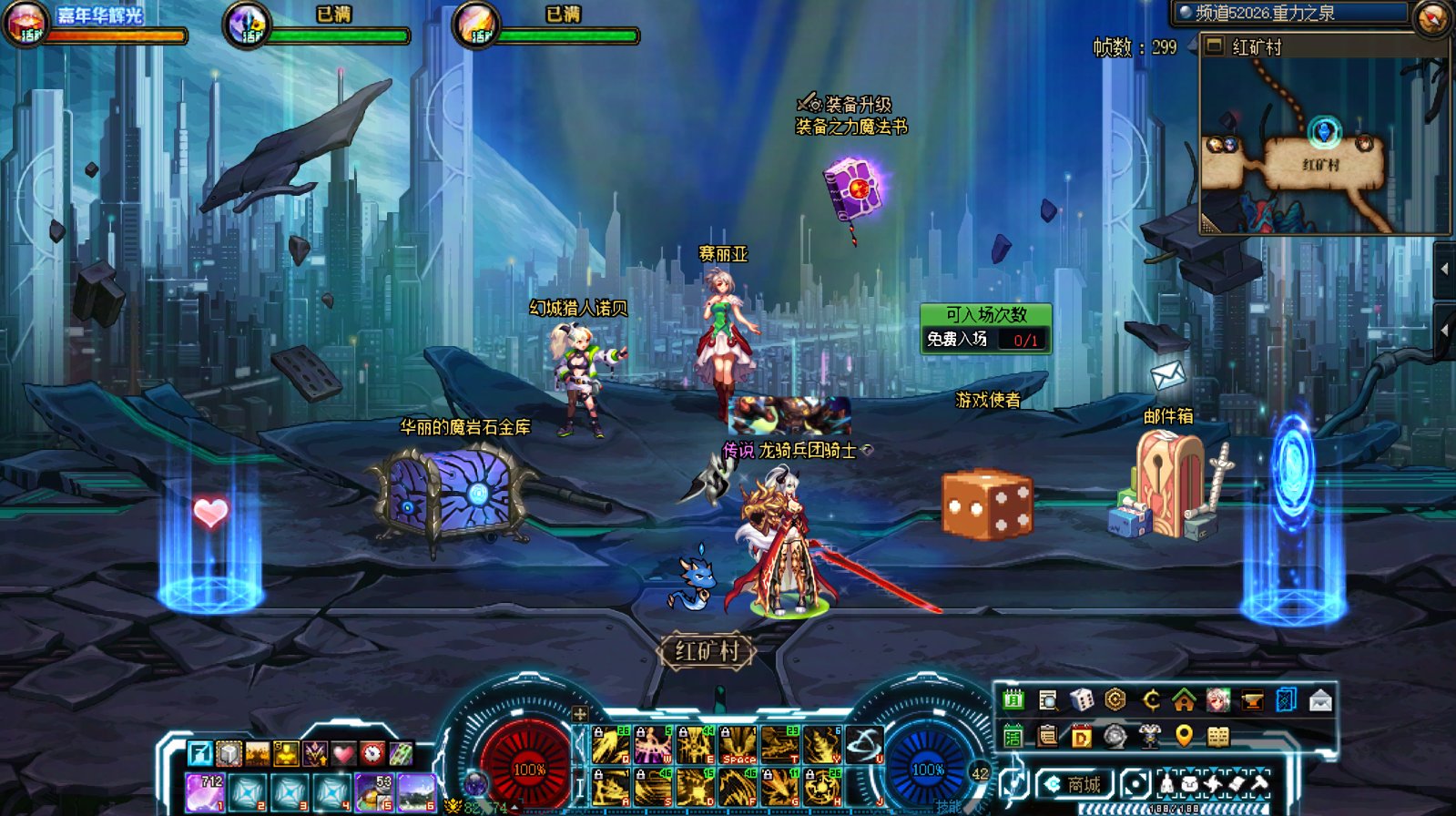Open the orange house icon
This screenshot has width=1456, height=816.
point(1184,699)
